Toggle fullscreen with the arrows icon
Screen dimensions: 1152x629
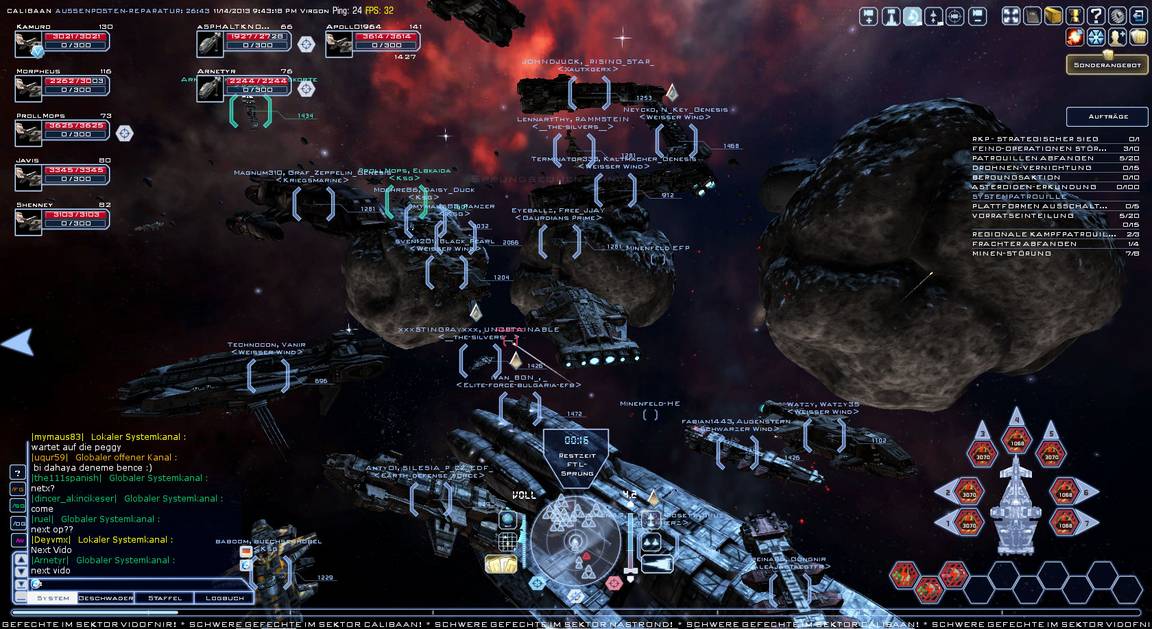point(1010,16)
